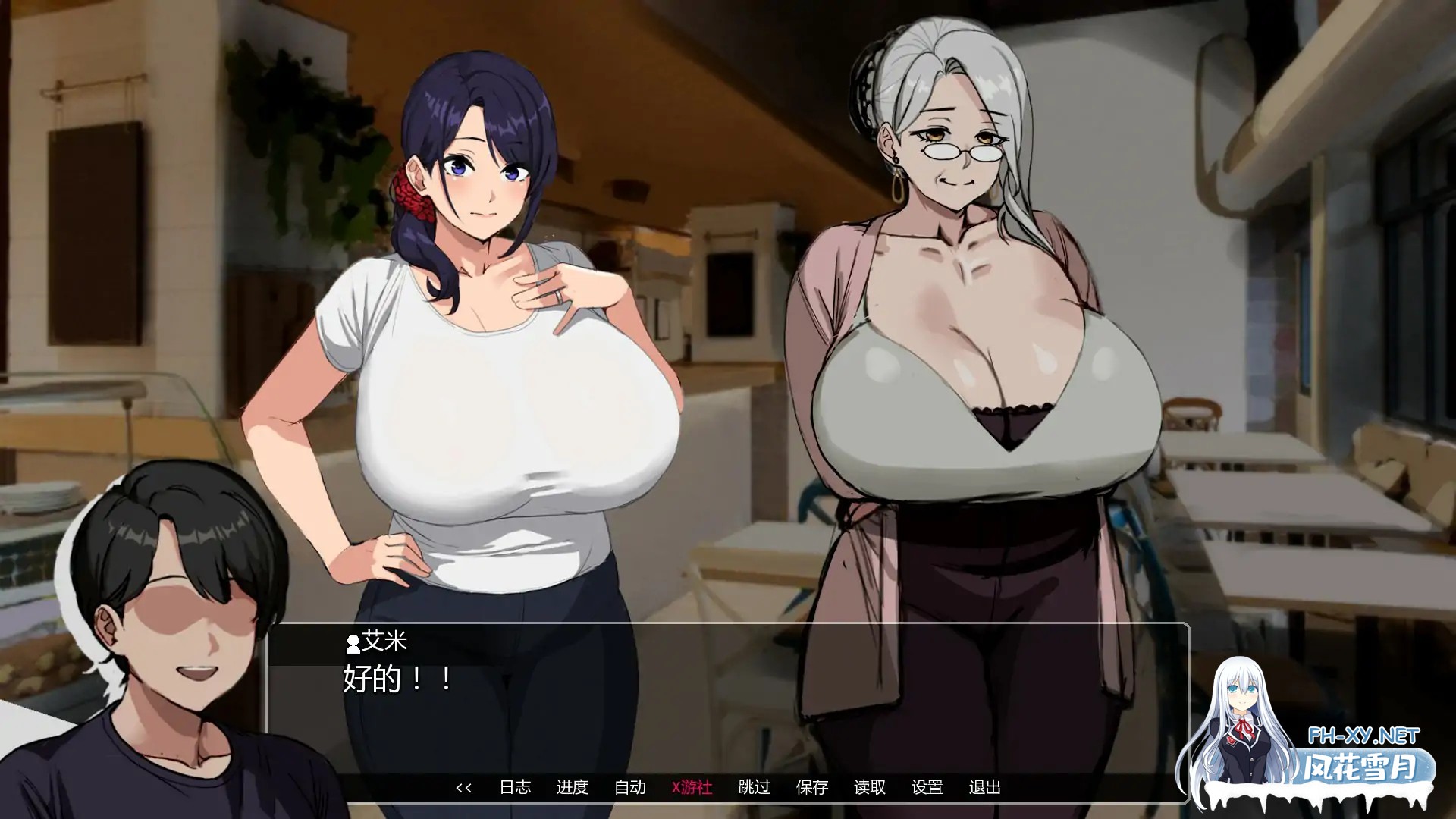Enable 自动 auto-play mode
Image resolution: width=1456 pixels, height=819 pixels.
click(631, 788)
